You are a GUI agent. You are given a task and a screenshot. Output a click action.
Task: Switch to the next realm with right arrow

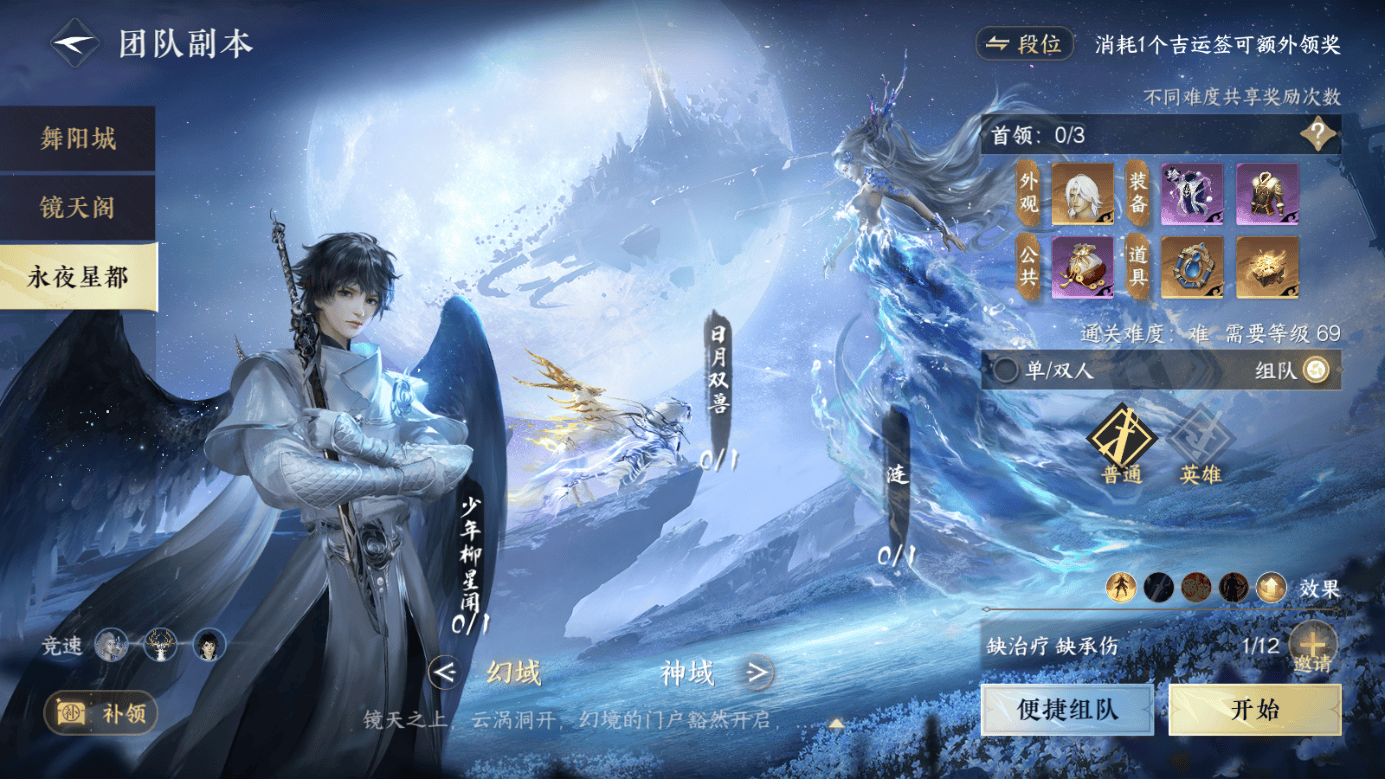click(758, 673)
